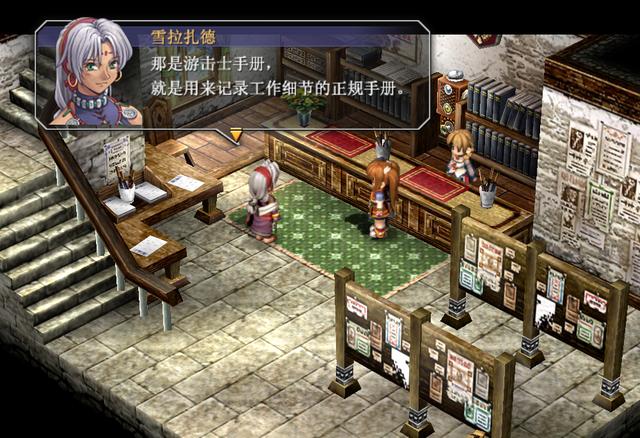The width and height of the screenshot is (640, 438).
Task: Click the orange dialogue continue arrow
Action: click(236, 134)
